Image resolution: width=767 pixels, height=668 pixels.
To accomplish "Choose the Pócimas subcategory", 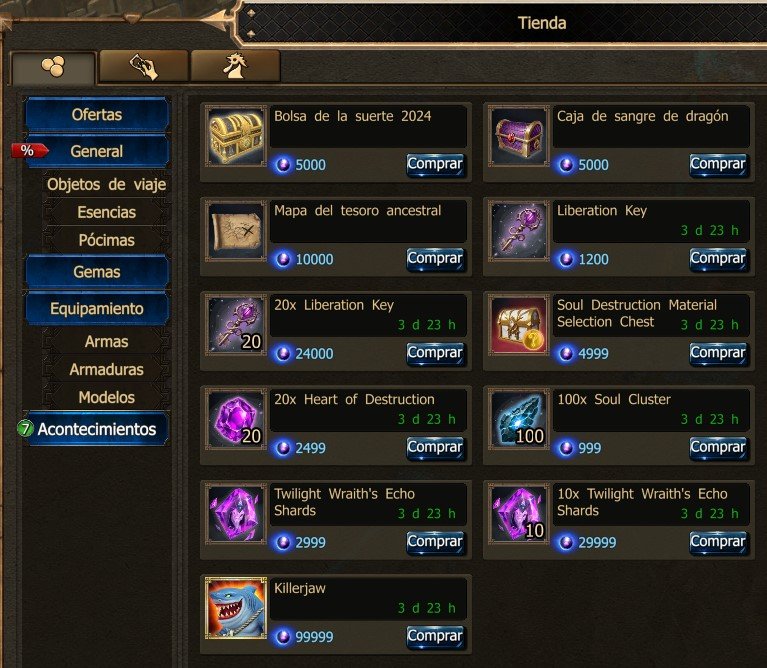I will tap(106, 240).
